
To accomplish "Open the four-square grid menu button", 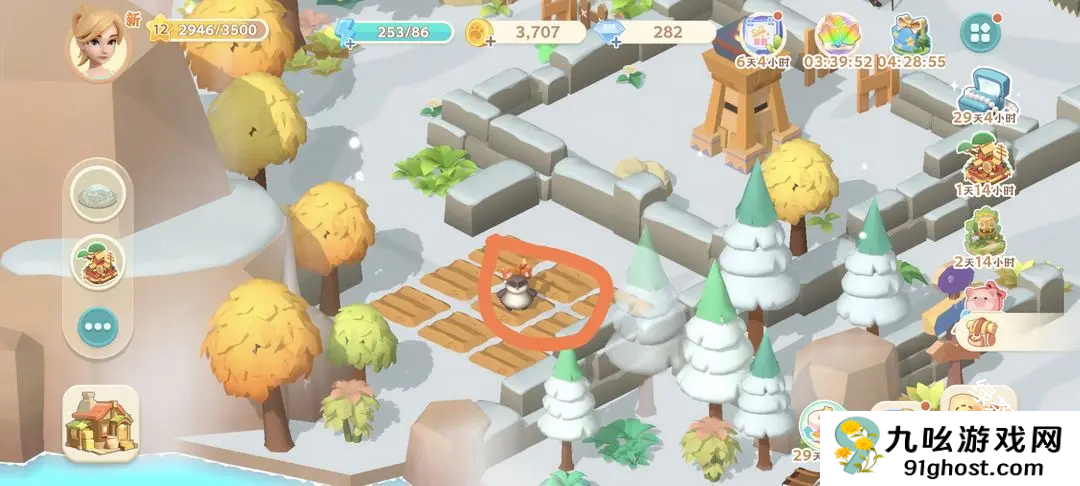I will (980, 32).
